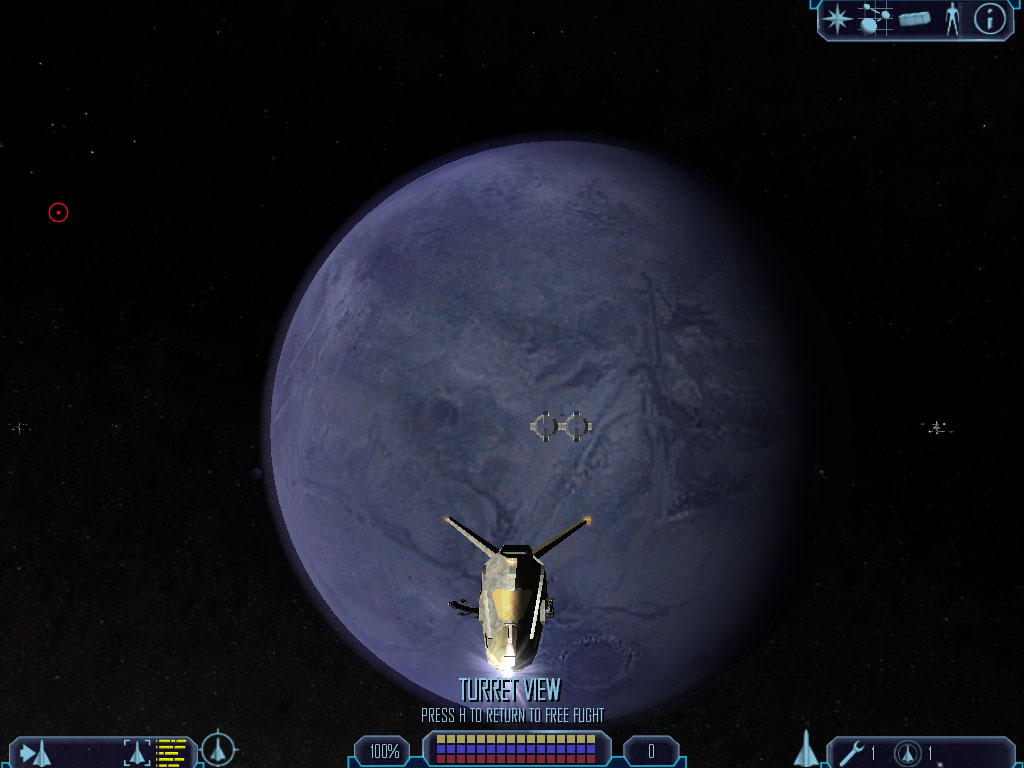Image resolution: width=1024 pixels, height=768 pixels.
Task: Open the yellow-lined status list button
Action: pyautogui.click(x=172, y=752)
